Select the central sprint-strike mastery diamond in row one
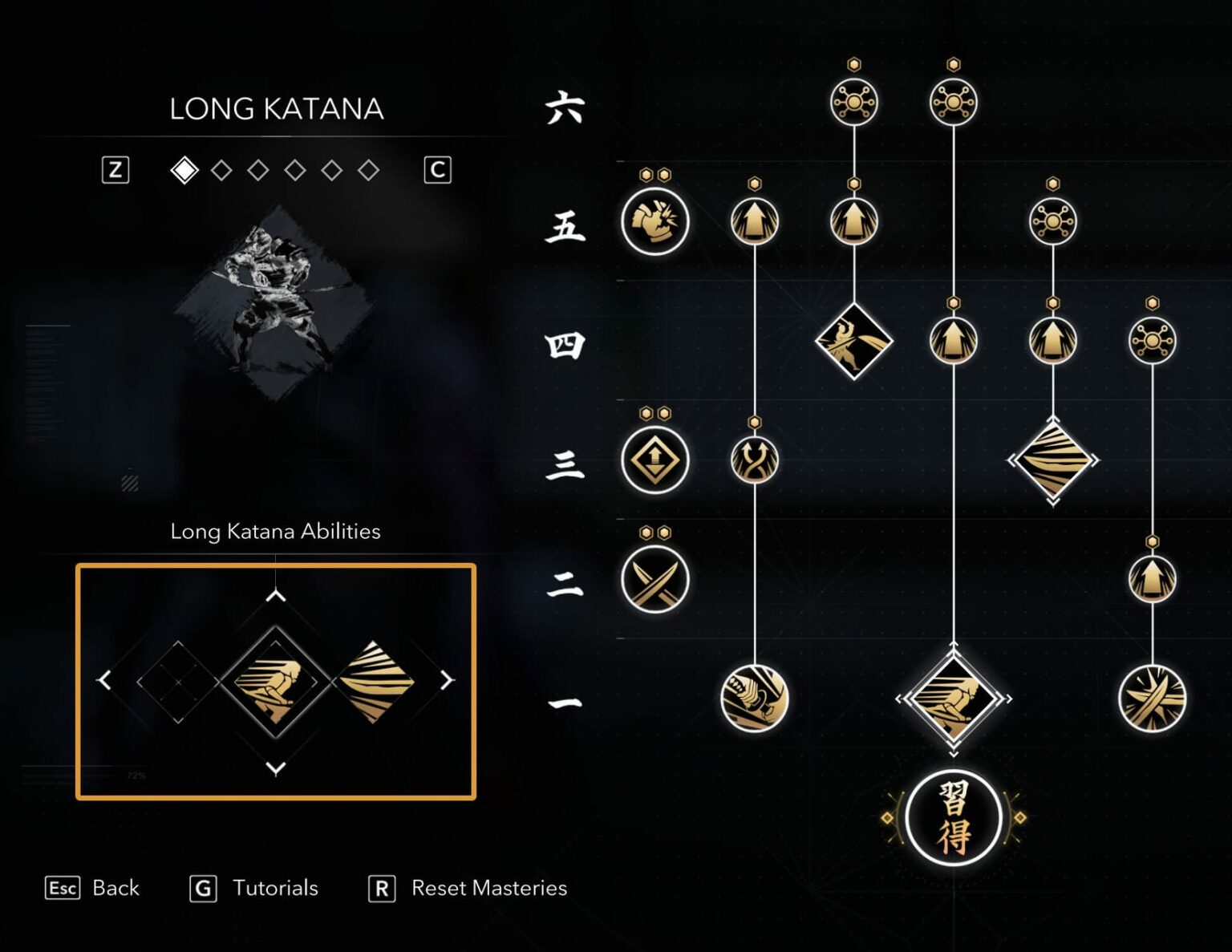The height and width of the screenshot is (952, 1232). (954, 697)
